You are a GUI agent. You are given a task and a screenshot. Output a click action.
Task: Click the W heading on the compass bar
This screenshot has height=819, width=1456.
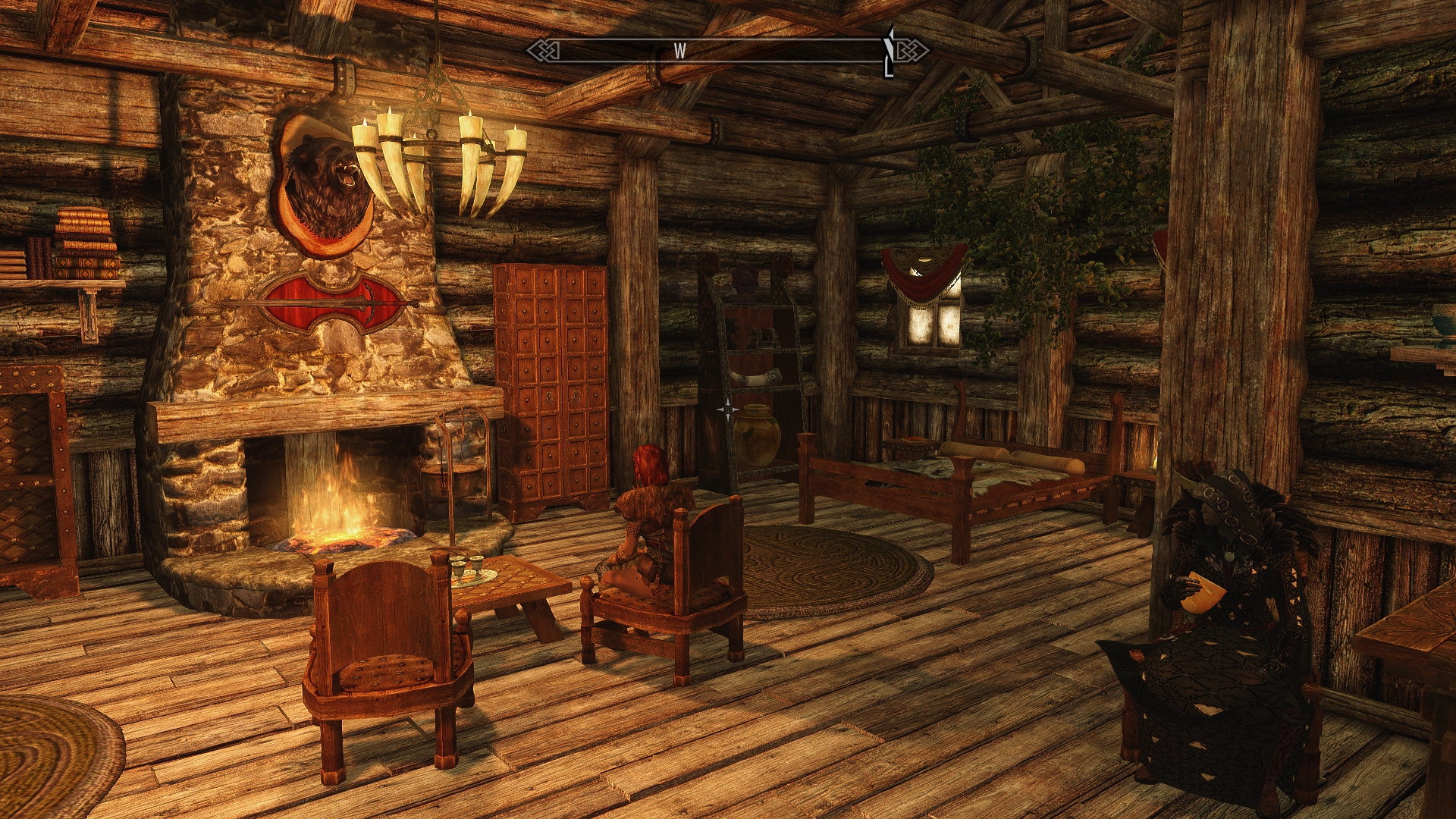tap(679, 51)
